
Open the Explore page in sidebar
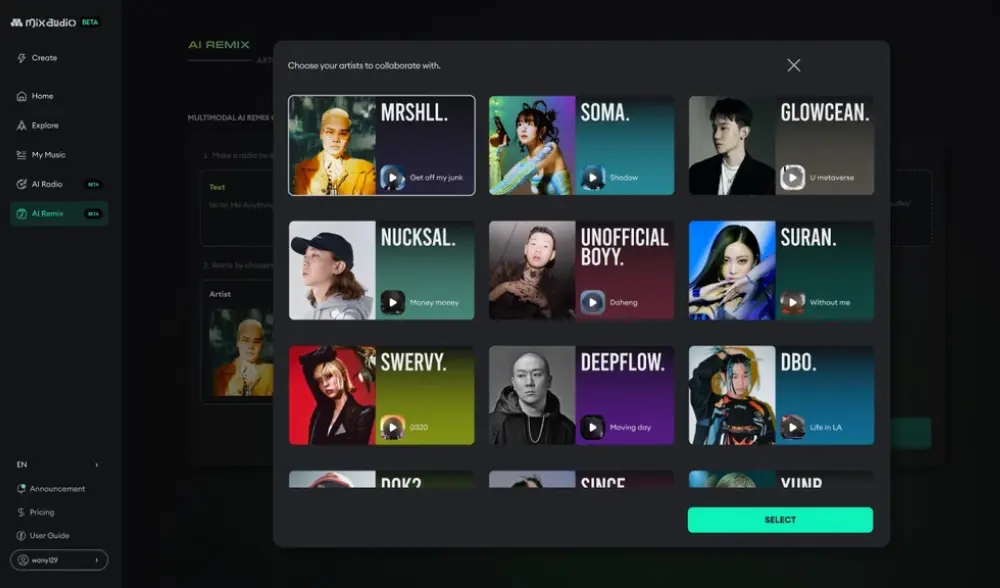tap(44, 126)
